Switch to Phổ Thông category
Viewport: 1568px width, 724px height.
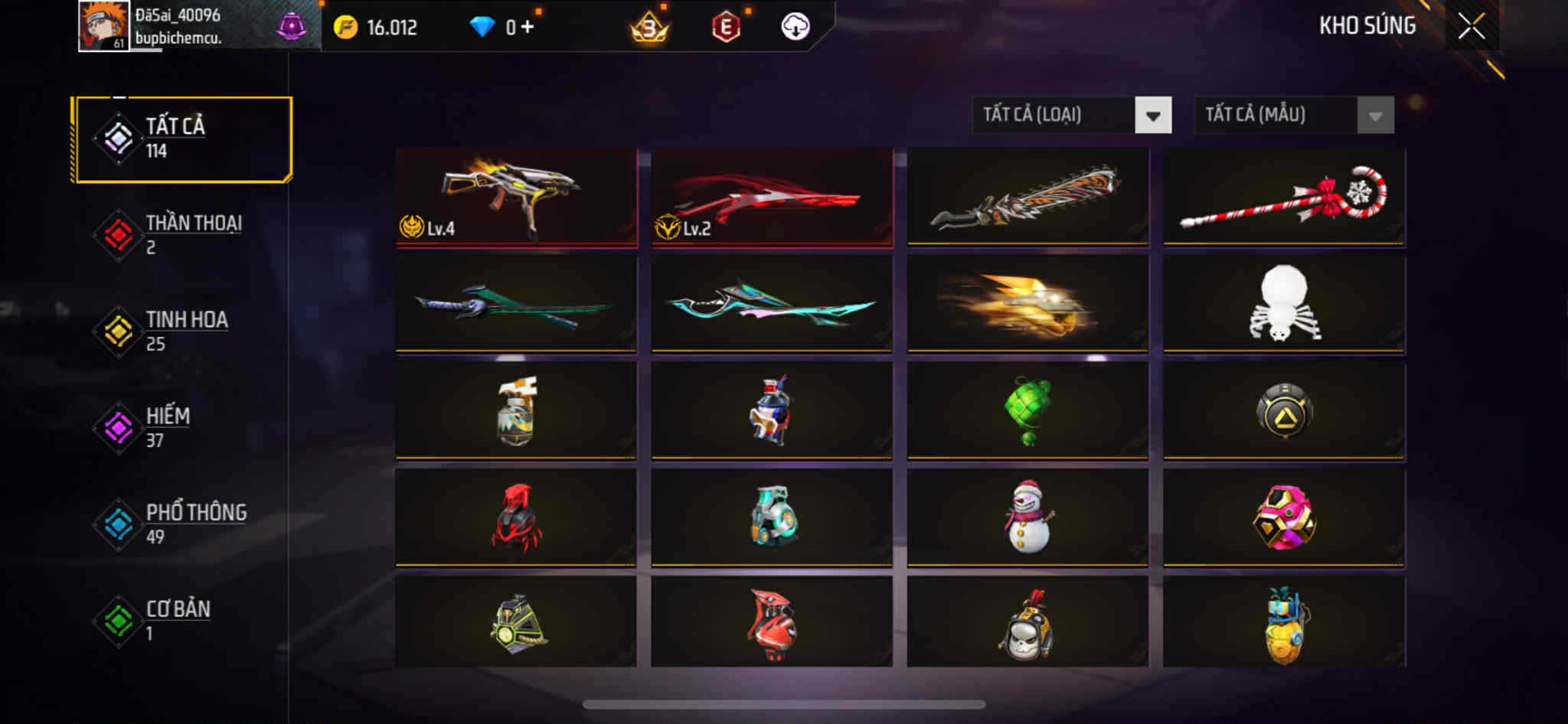(x=182, y=524)
